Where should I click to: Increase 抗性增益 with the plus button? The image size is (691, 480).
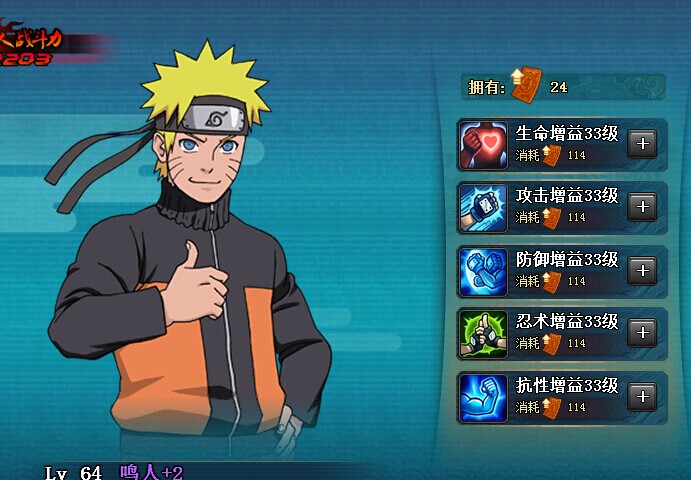pos(642,397)
